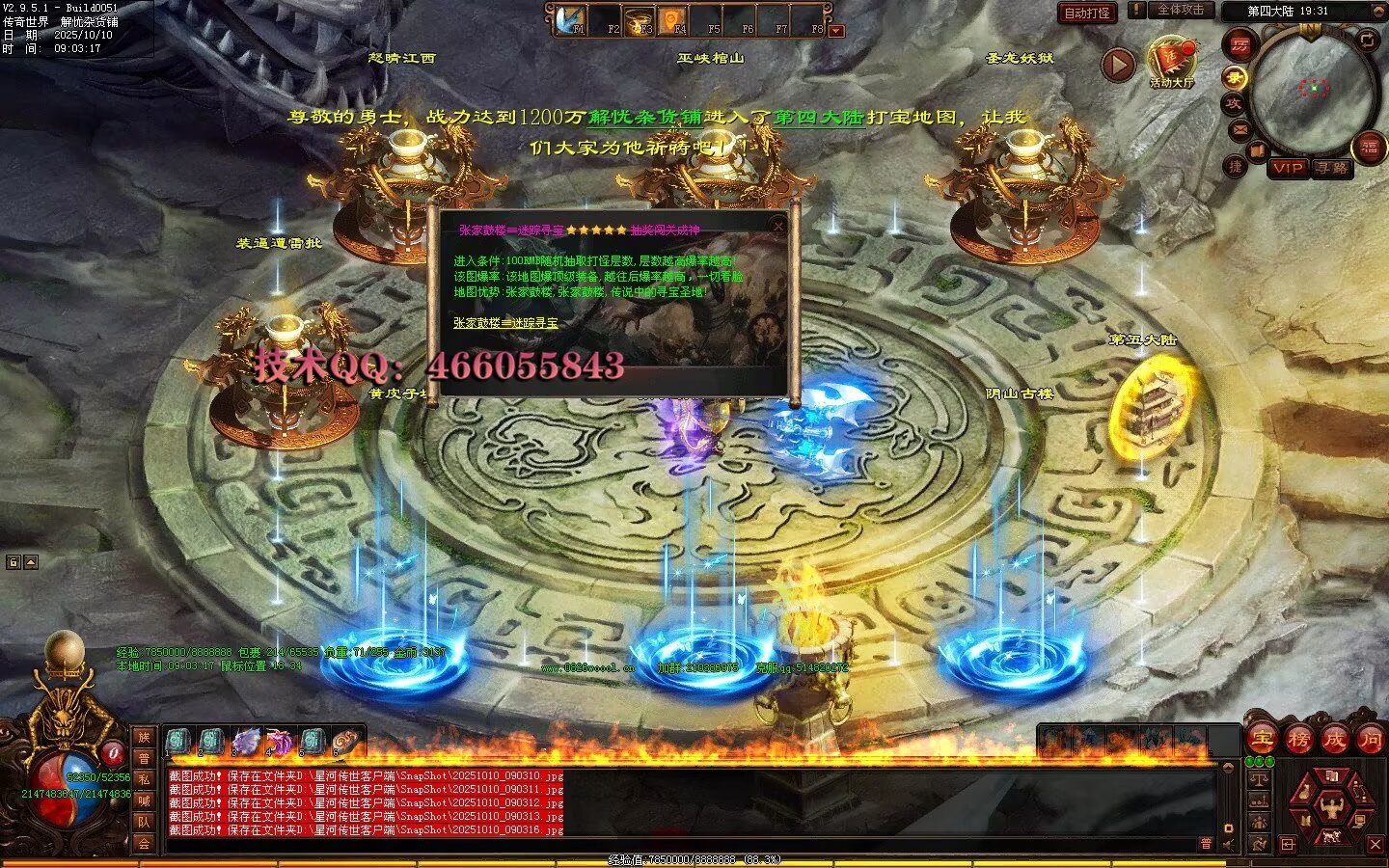The width and height of the screenshot is (1389, 868).
Task: Open the mail envelope icon
Action: (x=1239, y=129)
